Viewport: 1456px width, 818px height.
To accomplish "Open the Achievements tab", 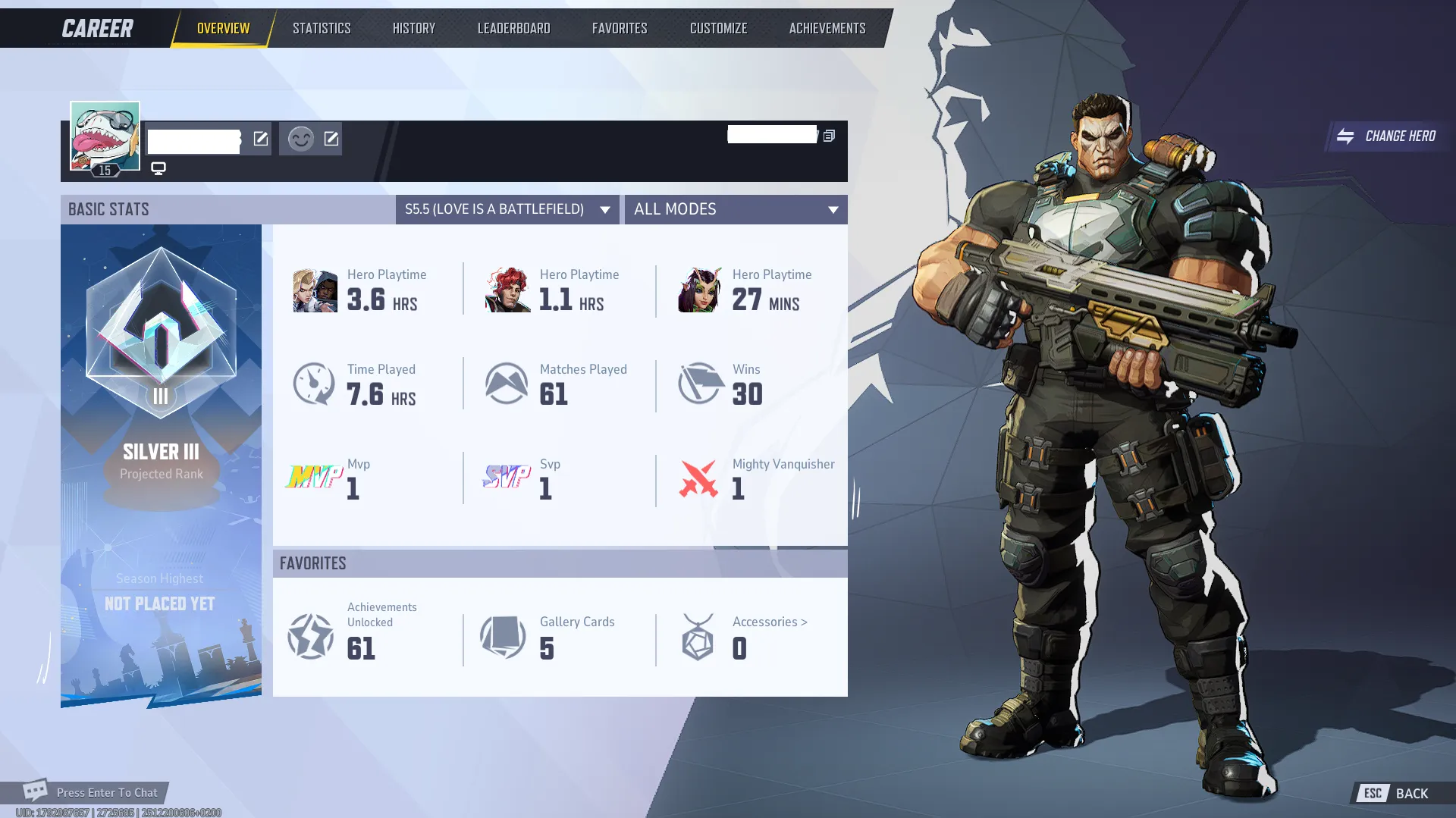I will click(827, 27).
